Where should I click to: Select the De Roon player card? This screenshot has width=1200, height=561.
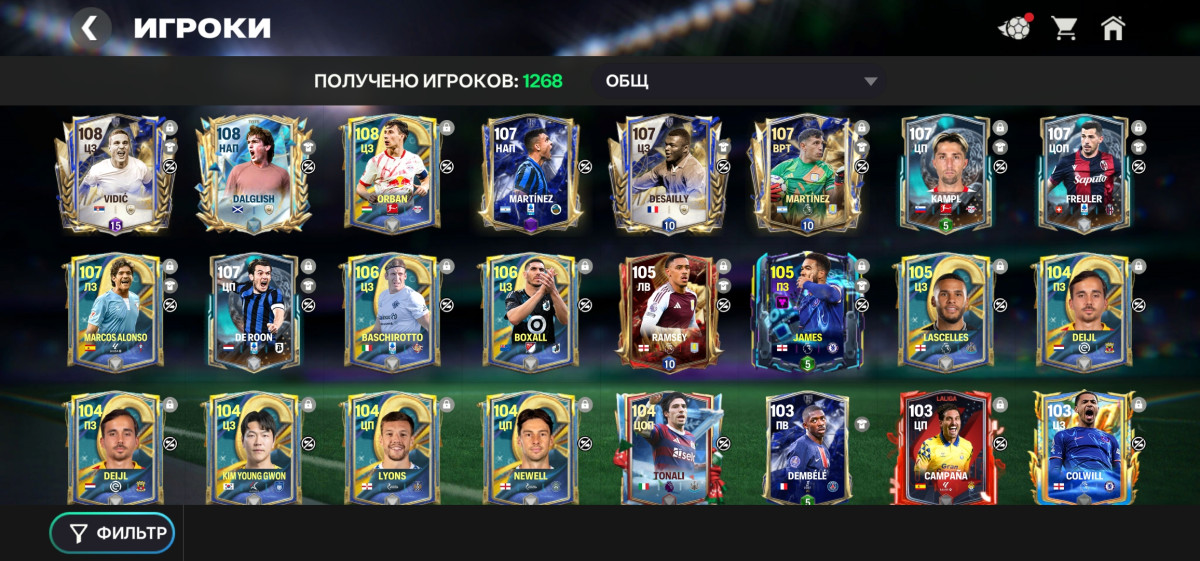[x=254, y=312]
